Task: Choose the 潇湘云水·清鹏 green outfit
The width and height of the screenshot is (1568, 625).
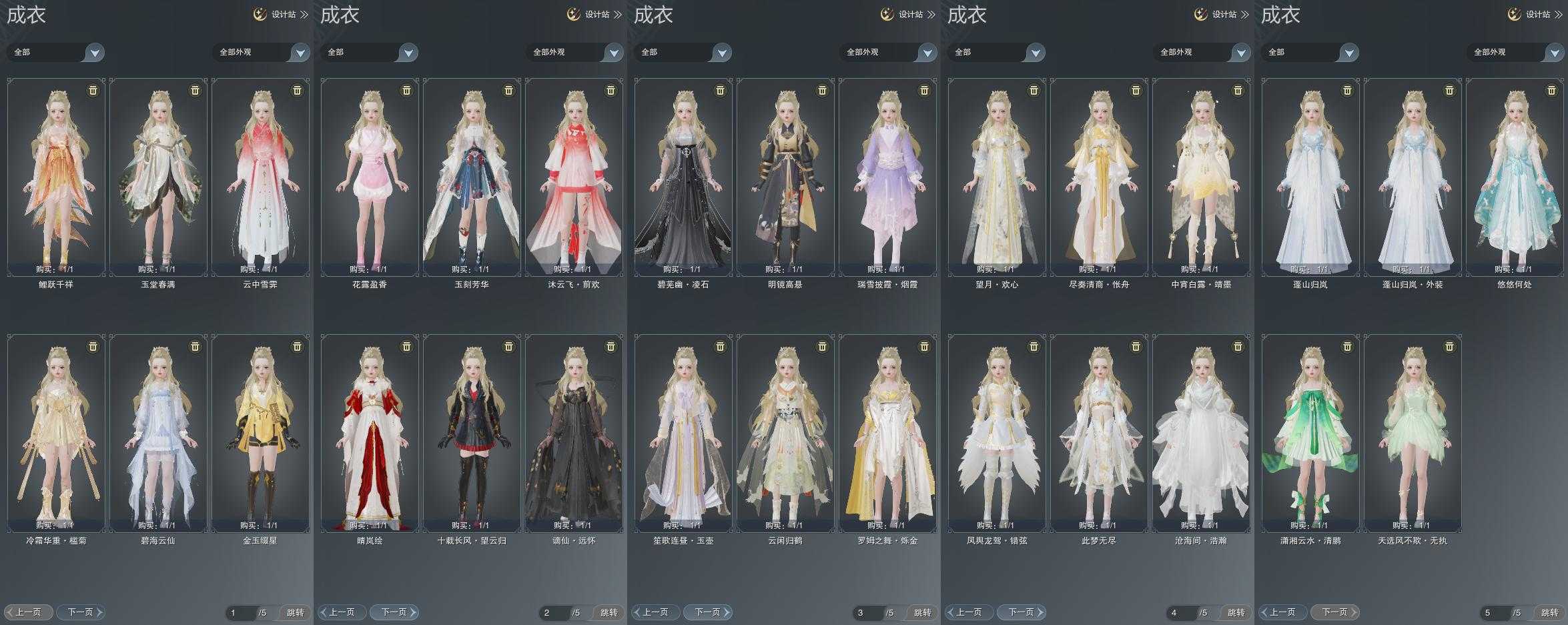Action: [1310, 433]
